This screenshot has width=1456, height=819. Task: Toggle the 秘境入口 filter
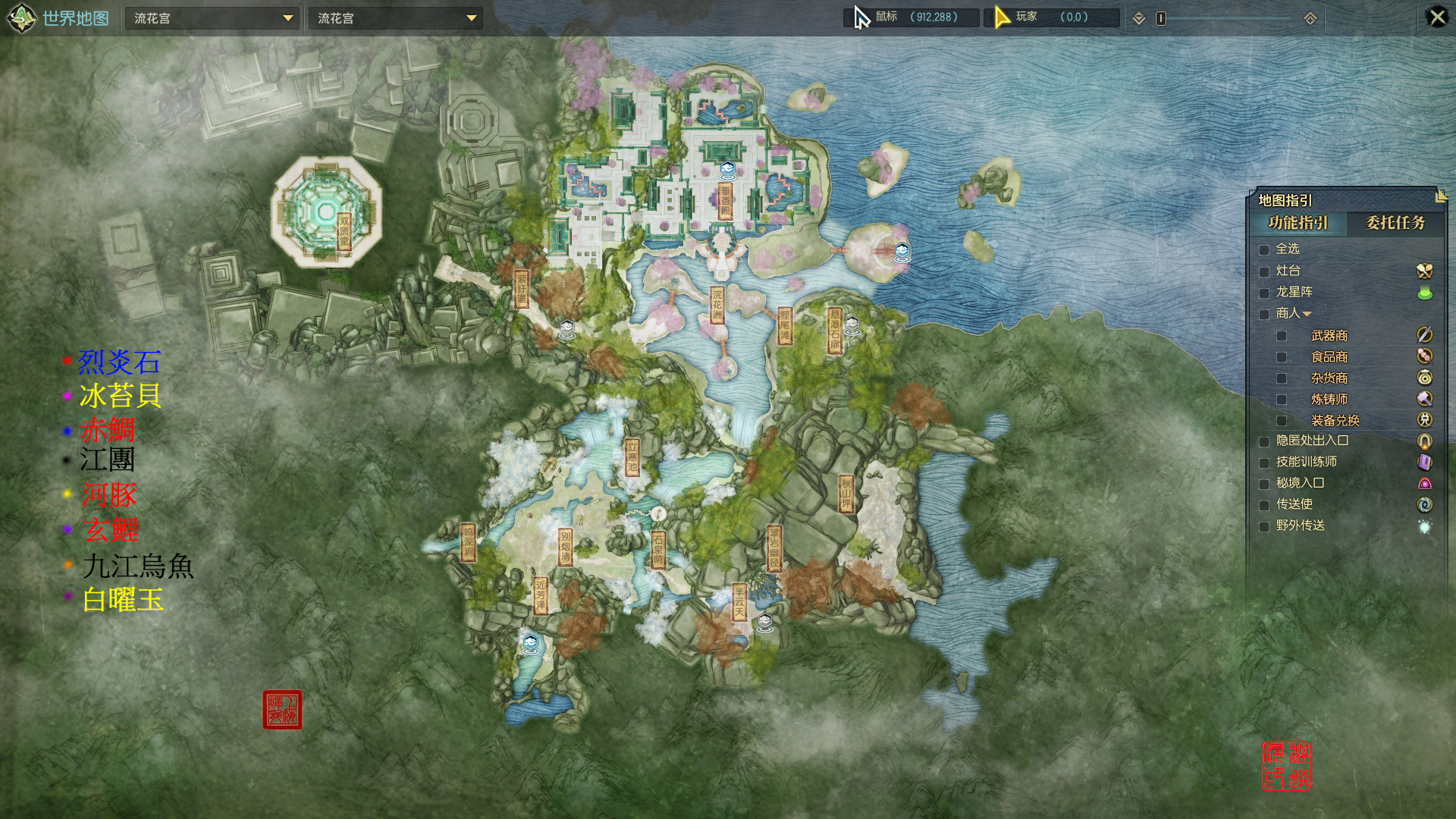point(1264,484)
